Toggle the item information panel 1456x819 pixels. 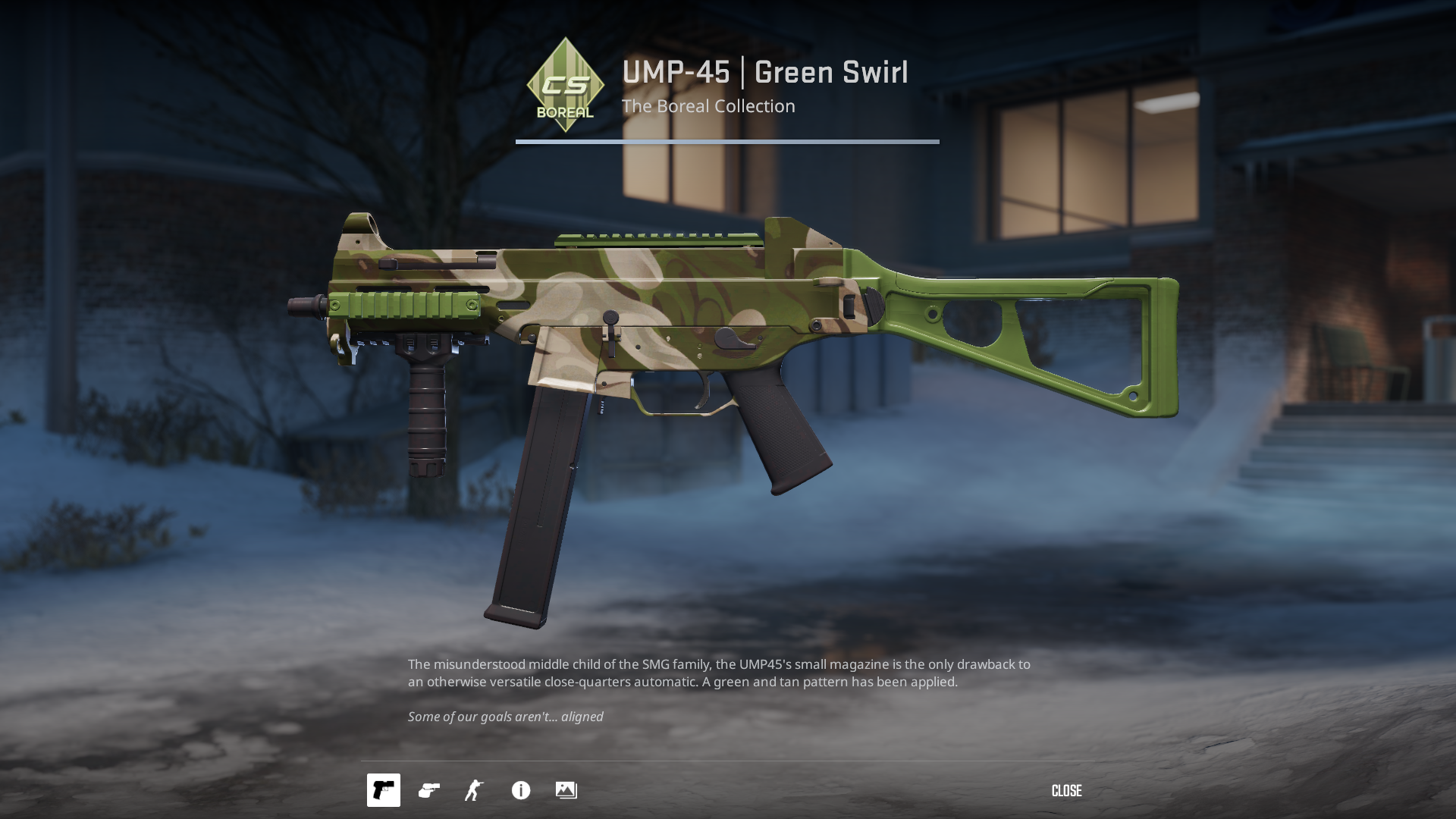521,790
